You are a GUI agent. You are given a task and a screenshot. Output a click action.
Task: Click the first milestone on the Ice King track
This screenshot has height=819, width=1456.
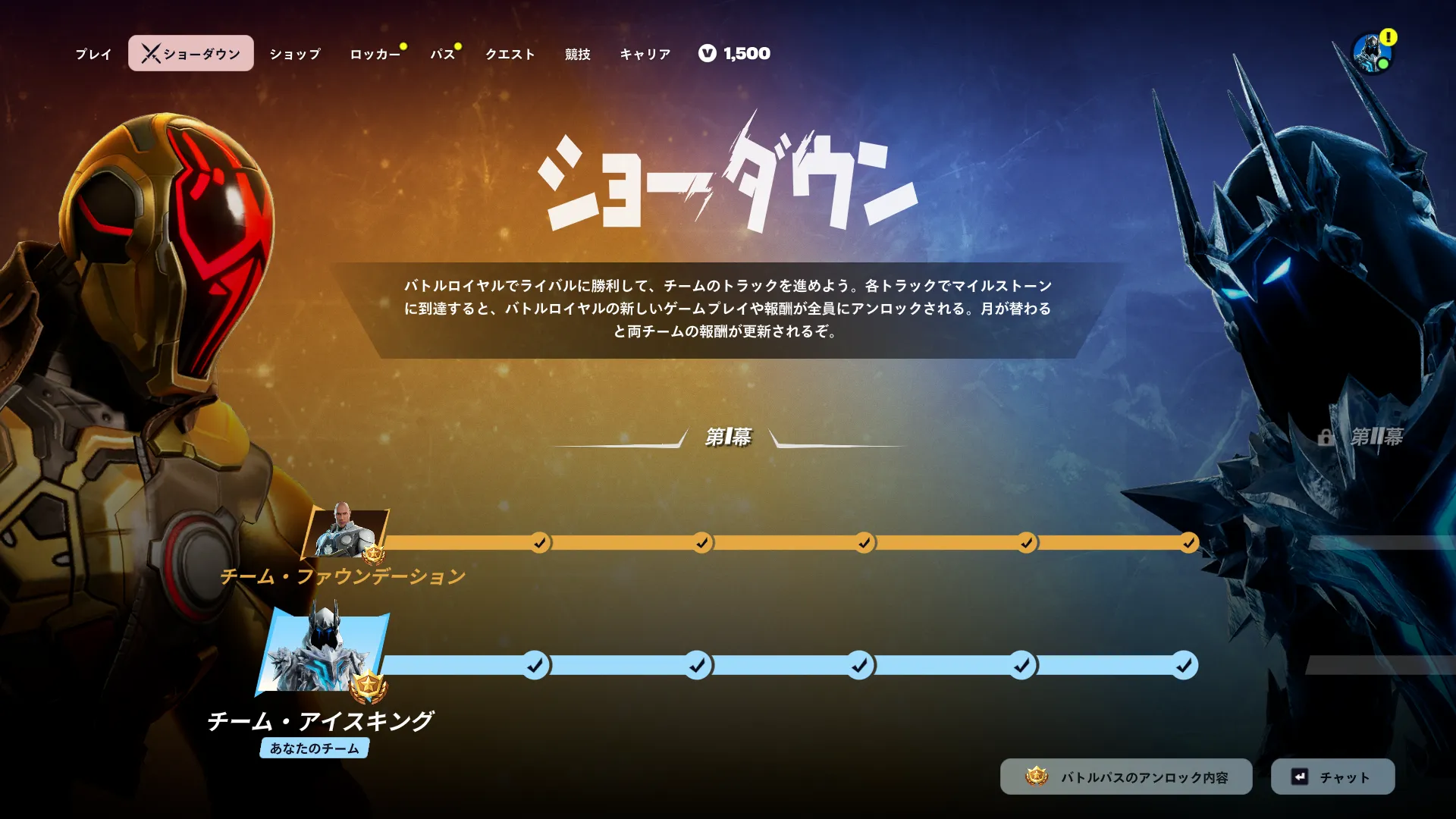535,666
